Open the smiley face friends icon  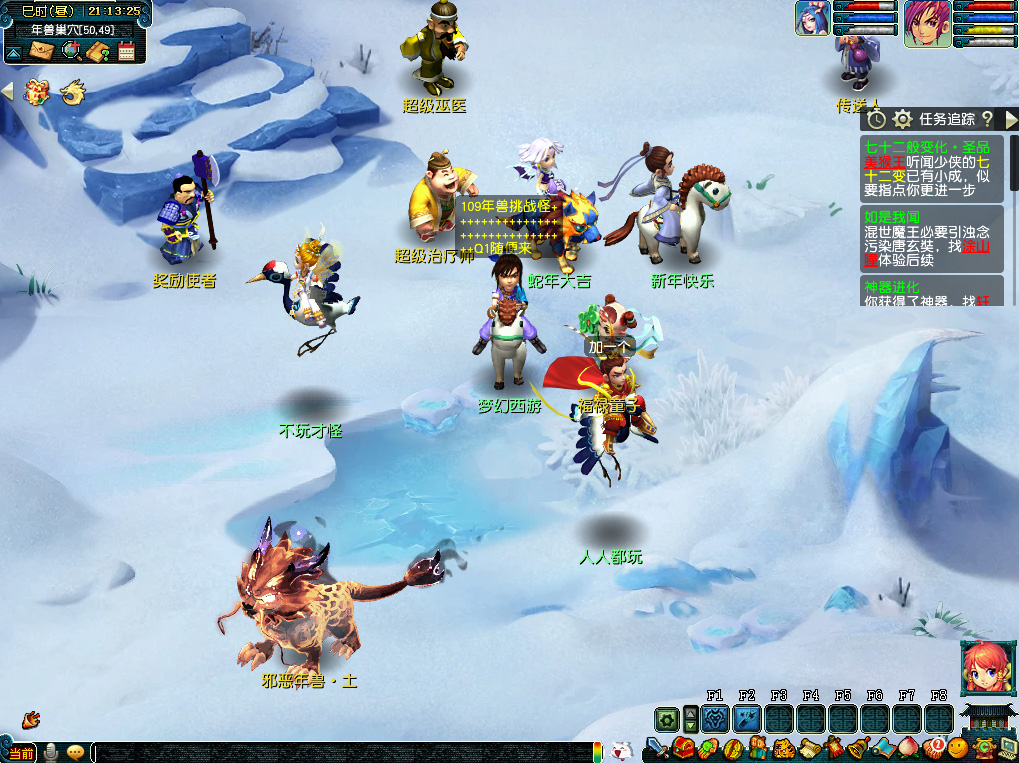tap(958, 747)
